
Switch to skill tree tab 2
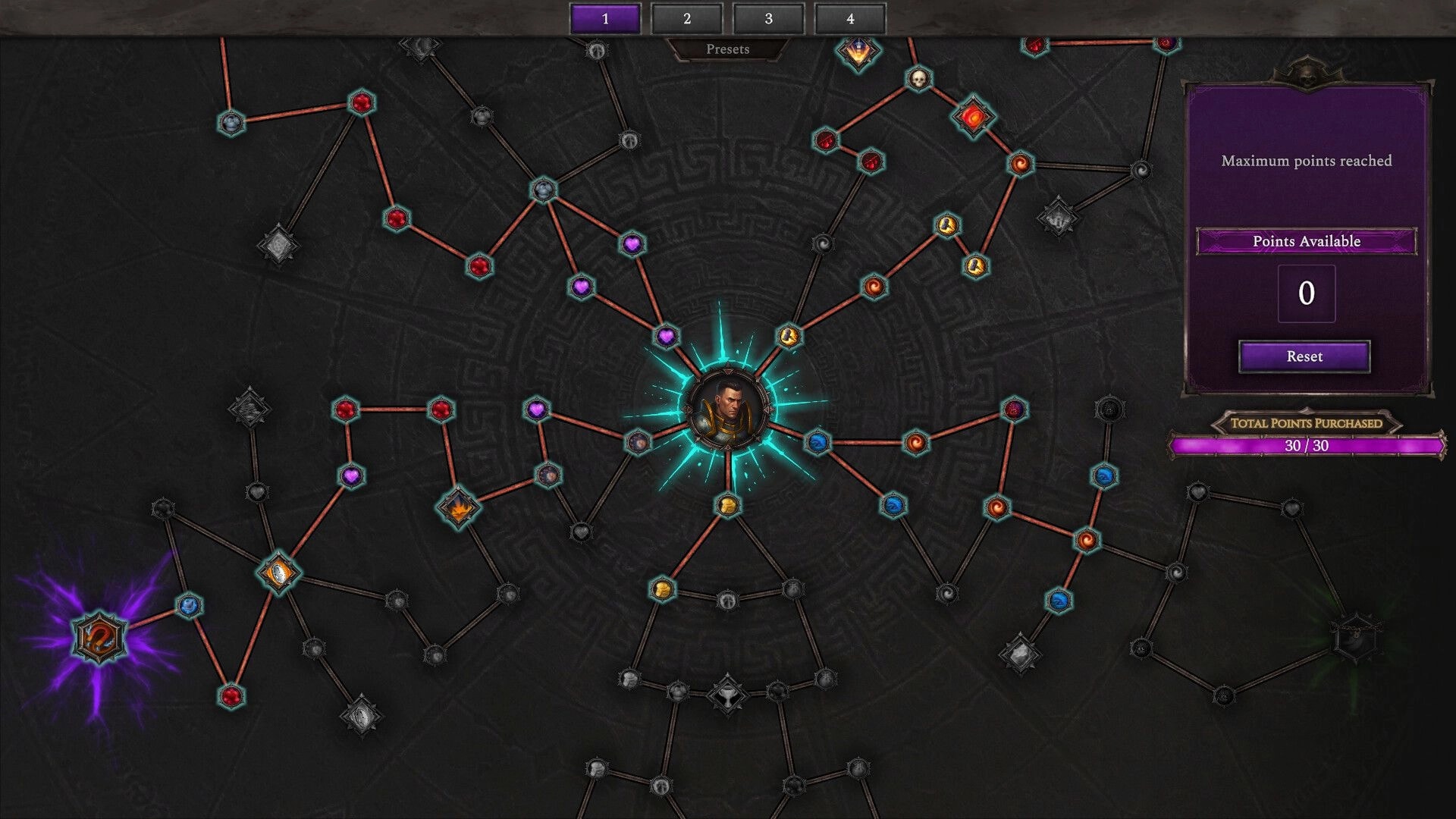(689, 19)
